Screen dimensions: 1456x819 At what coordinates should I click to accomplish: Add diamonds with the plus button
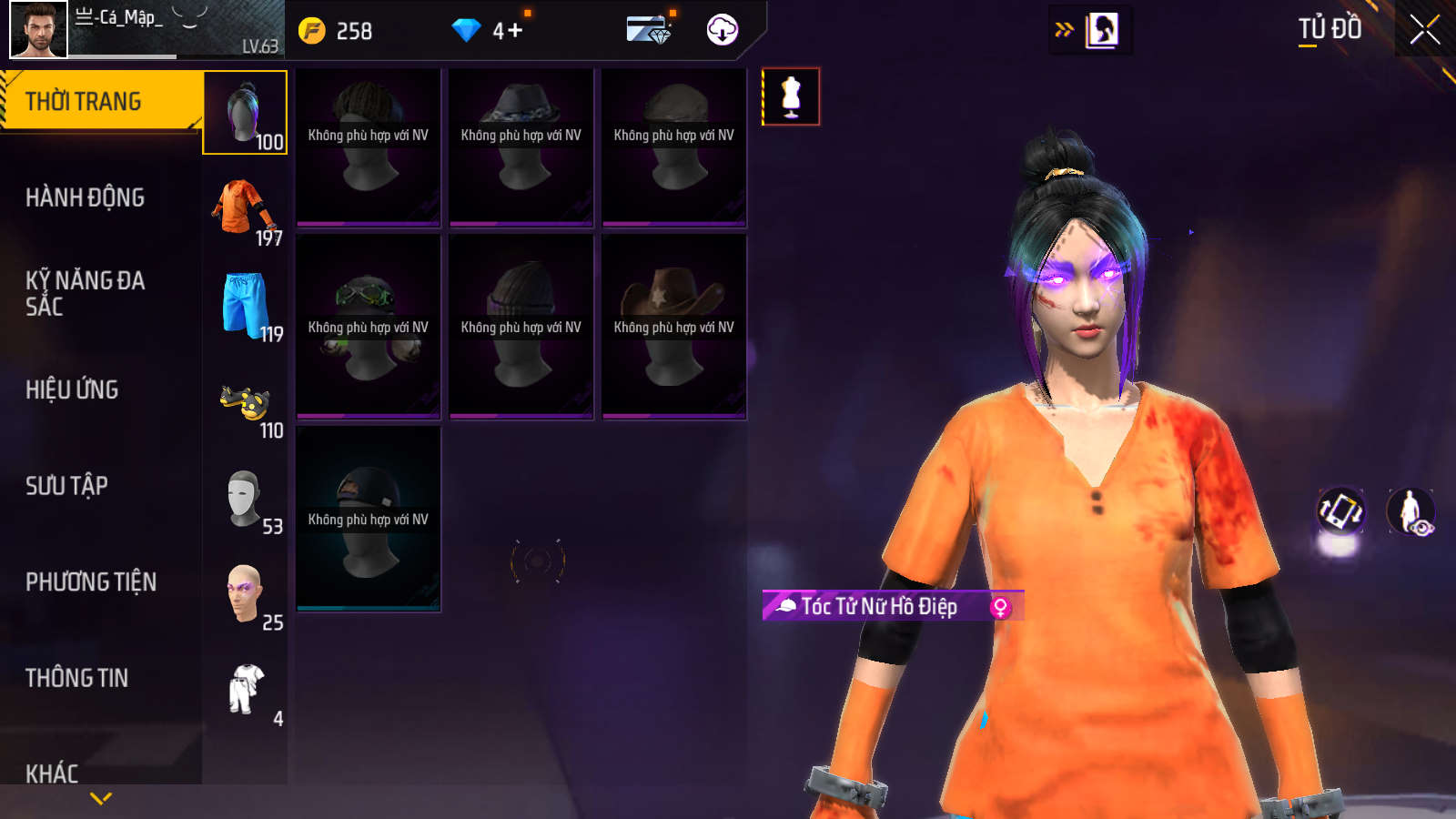[515, 31]
